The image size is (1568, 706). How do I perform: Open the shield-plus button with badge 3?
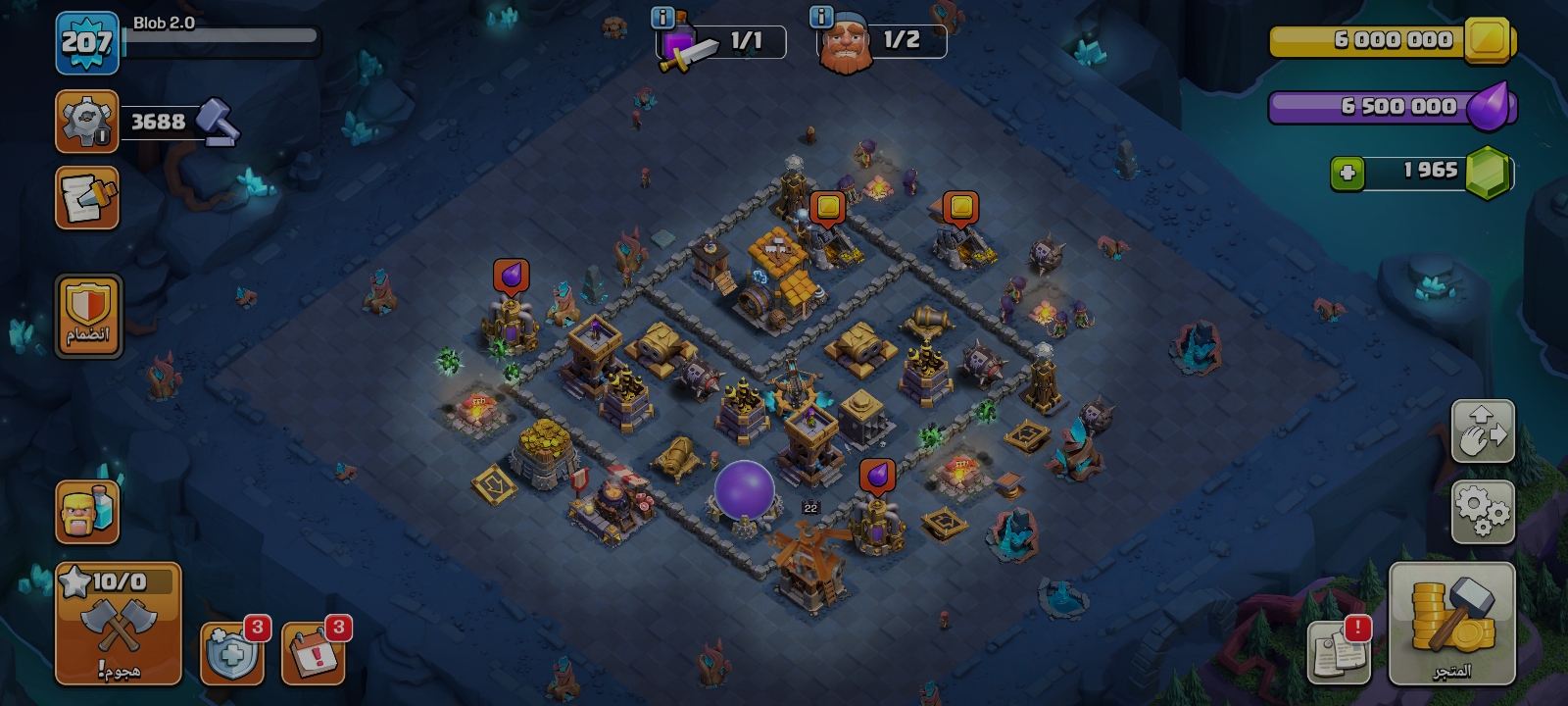pos(232,651)
